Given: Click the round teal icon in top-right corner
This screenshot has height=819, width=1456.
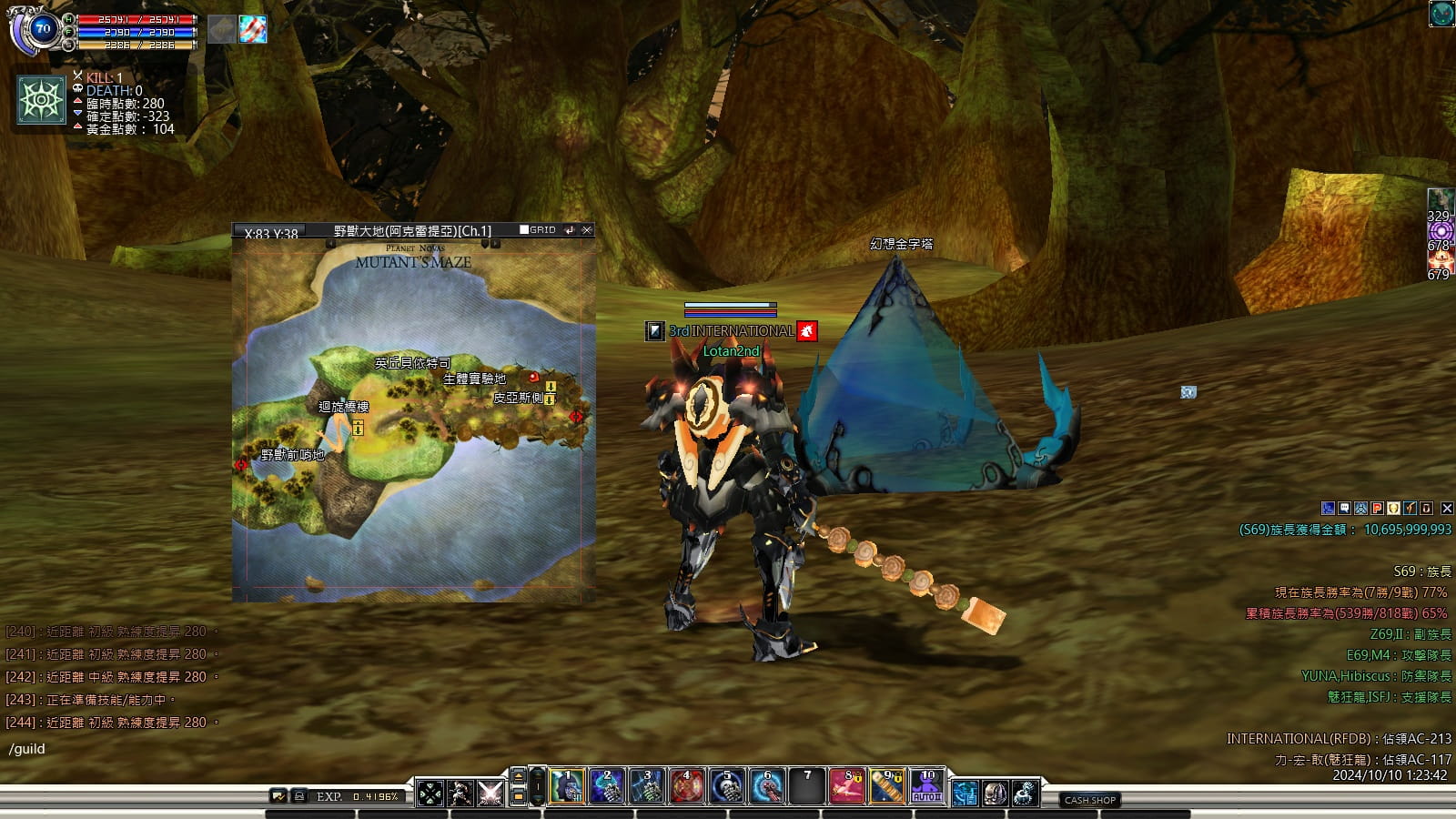Looking at the screenshot, I should tap(1441, 14).
